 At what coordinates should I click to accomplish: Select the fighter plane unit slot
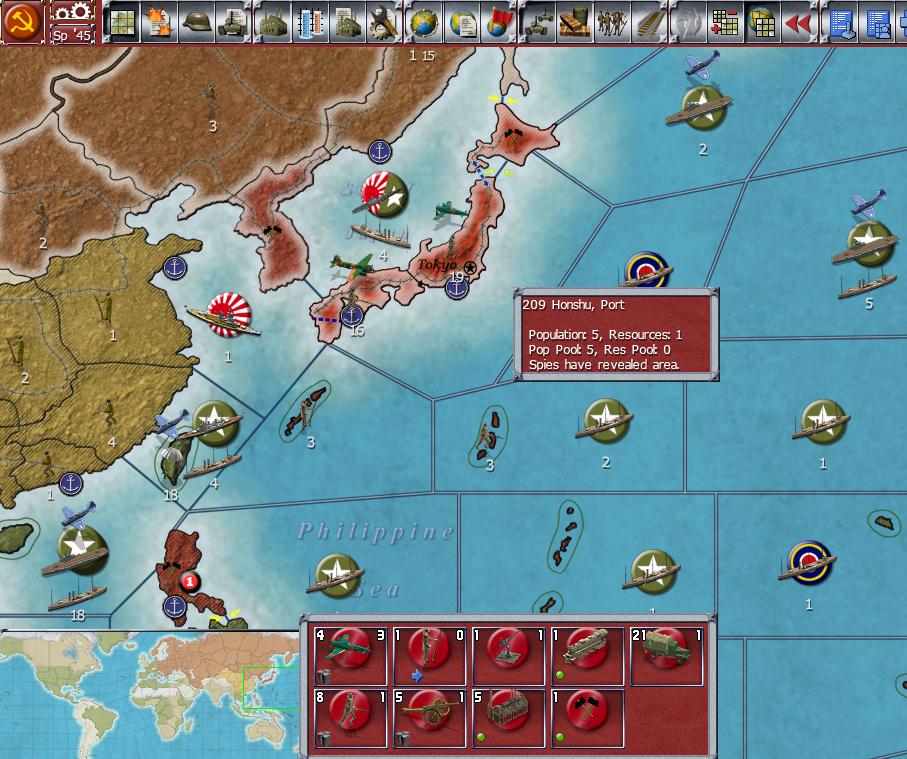[x=351, y=656]
